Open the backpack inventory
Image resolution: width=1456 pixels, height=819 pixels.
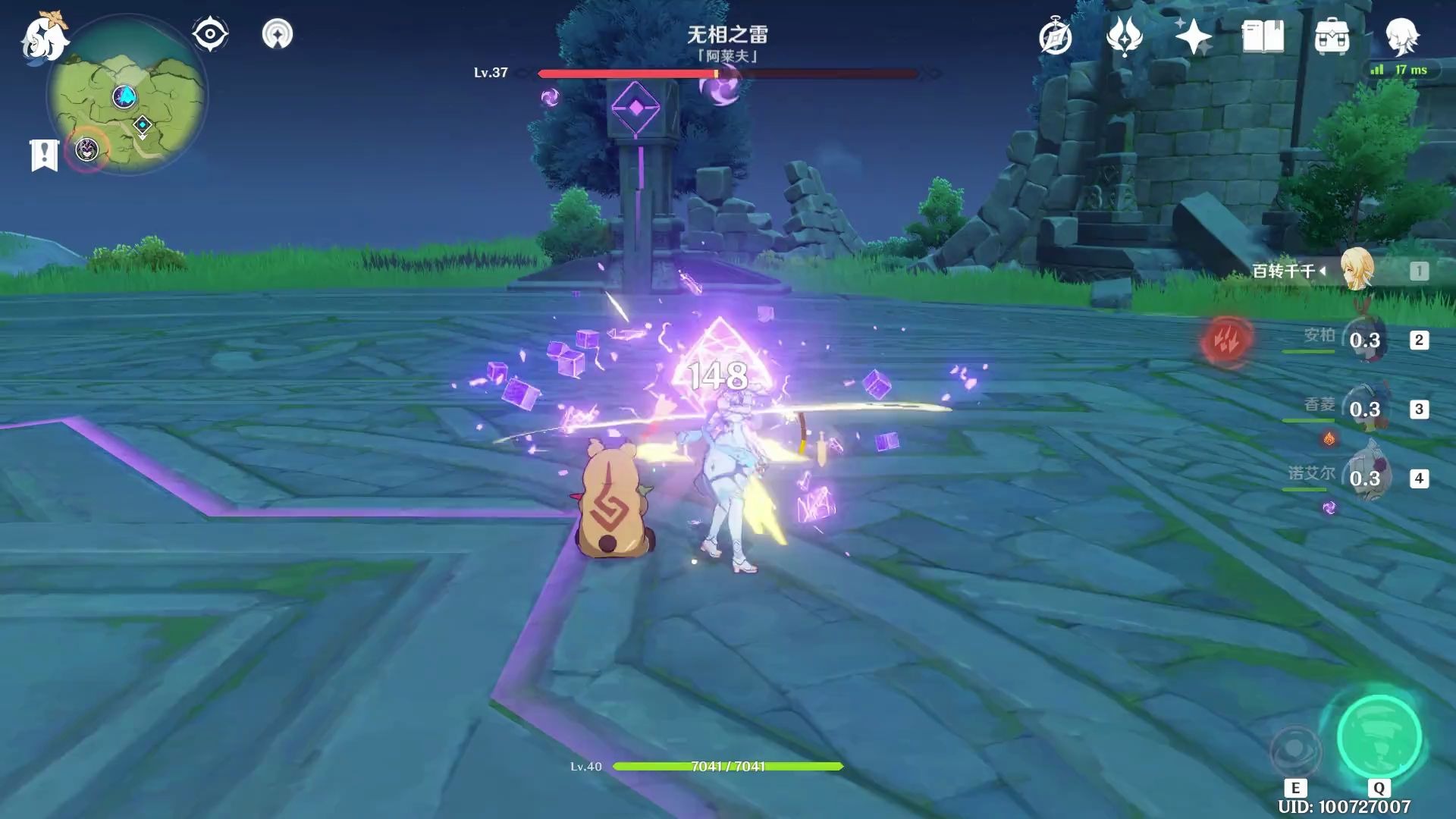click(1332, 36)
